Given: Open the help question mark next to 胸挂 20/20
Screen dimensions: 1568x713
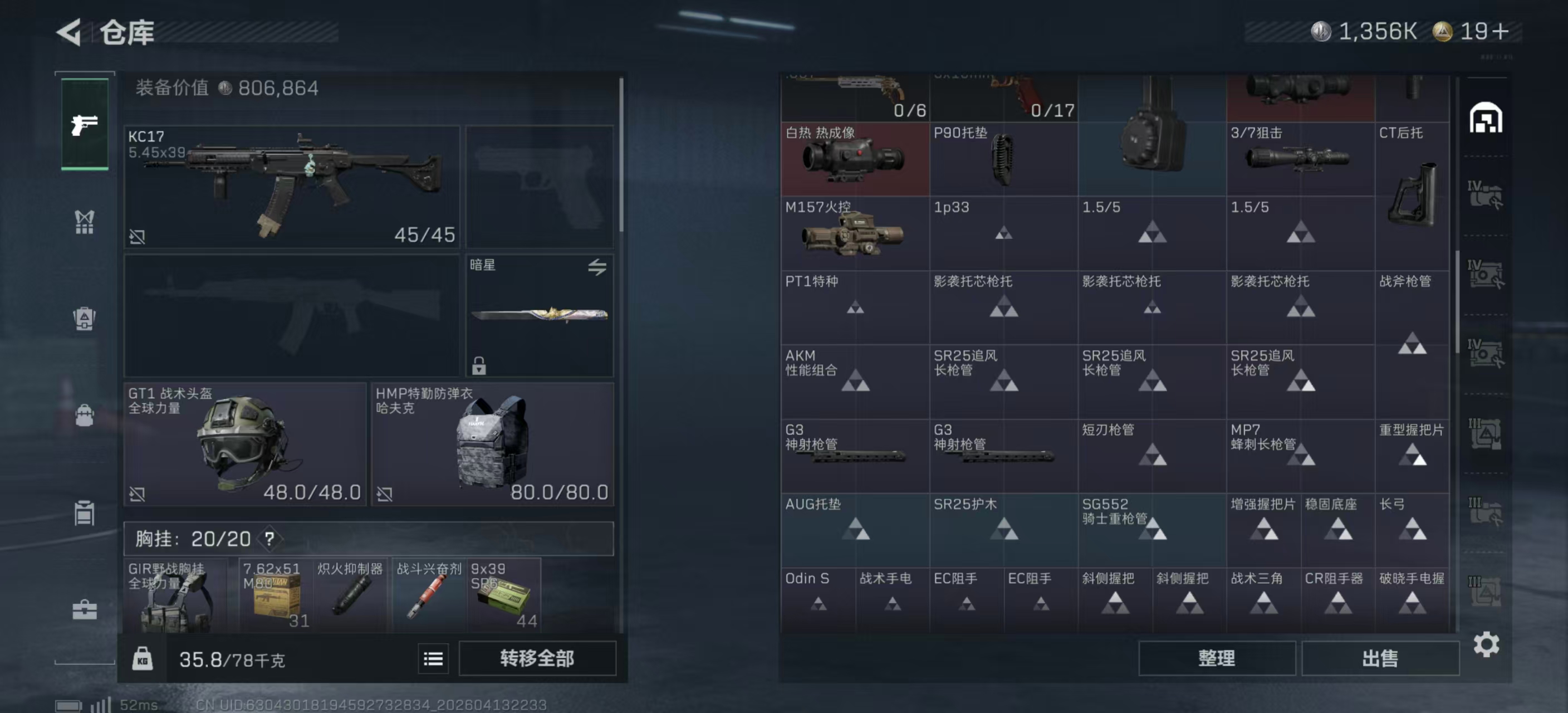Looking at the screenshot, I should coord(269,538).
